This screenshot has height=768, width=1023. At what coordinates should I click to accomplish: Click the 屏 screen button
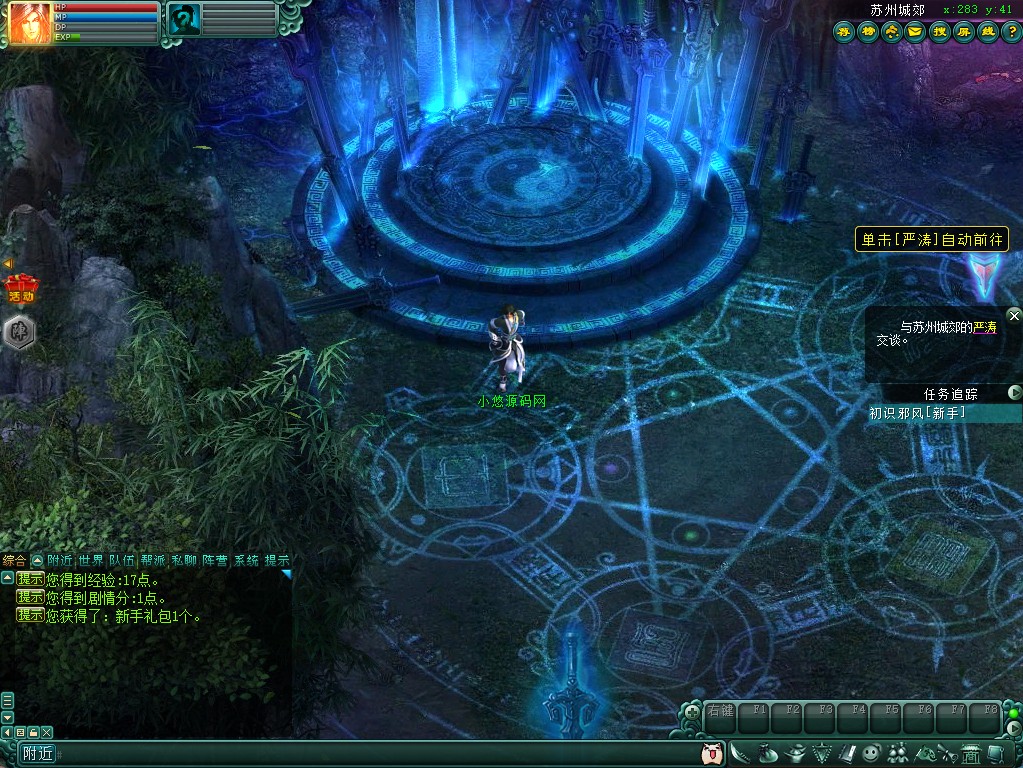pos(963,32)
